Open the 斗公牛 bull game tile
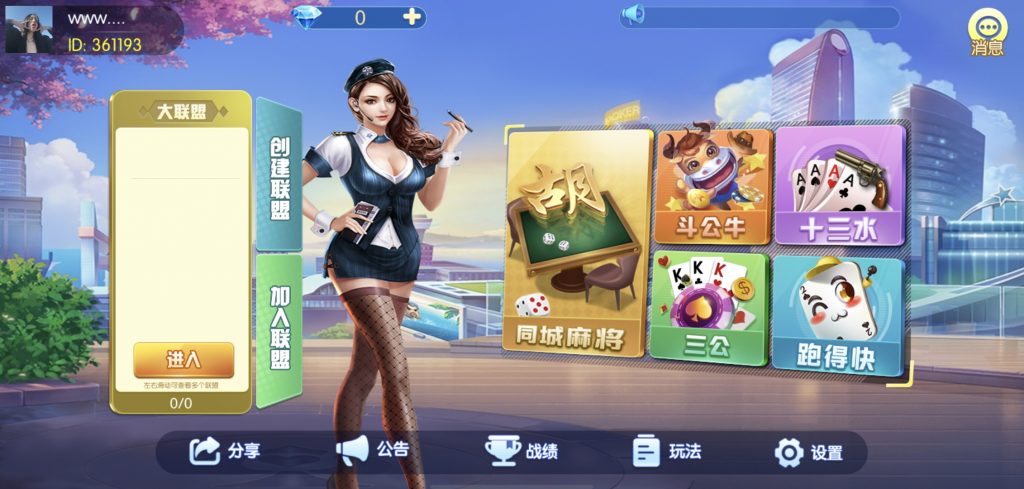The image size is (1024, 489). pos(713,186)
